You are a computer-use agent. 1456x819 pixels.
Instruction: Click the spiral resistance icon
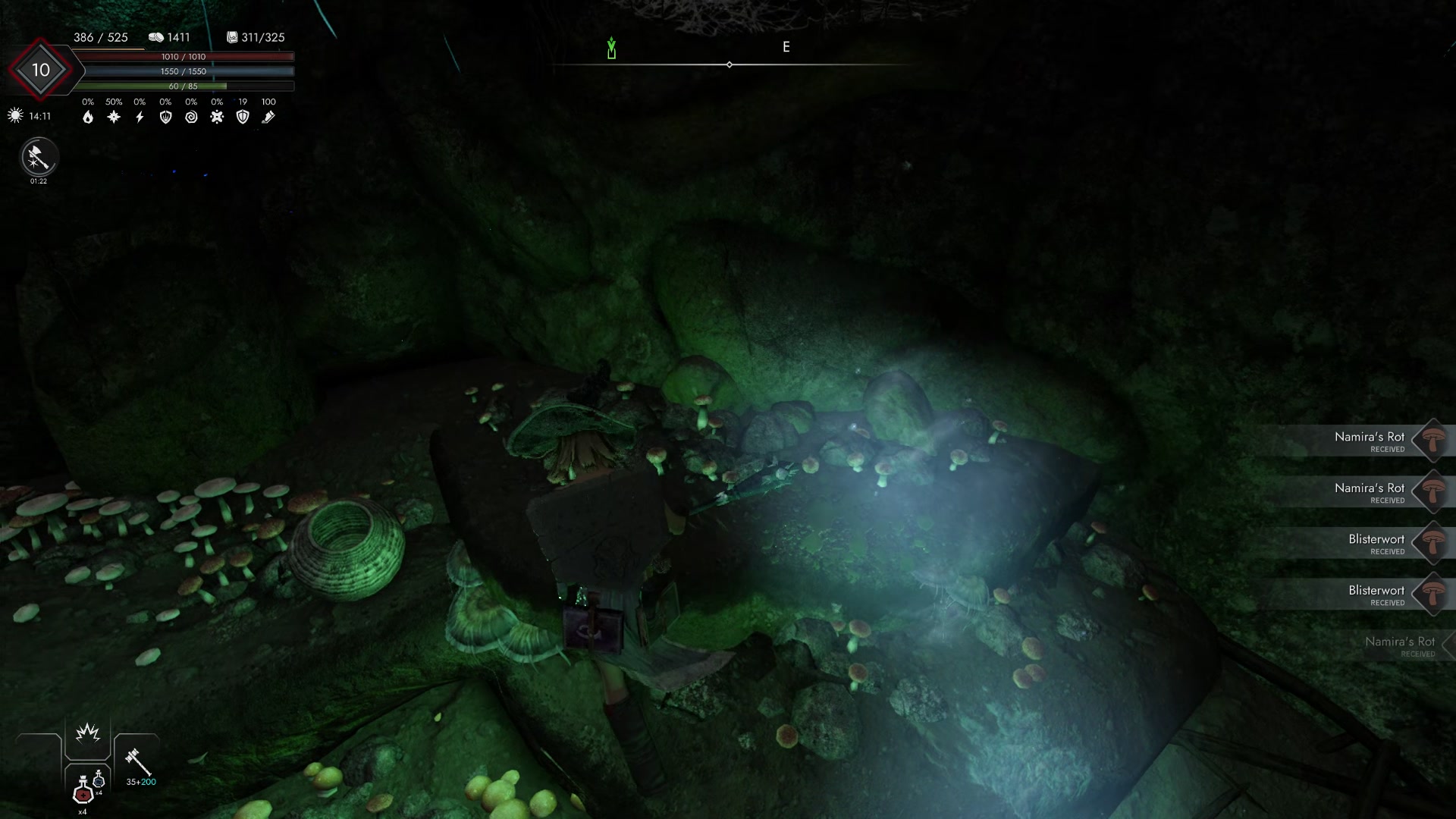191,117
